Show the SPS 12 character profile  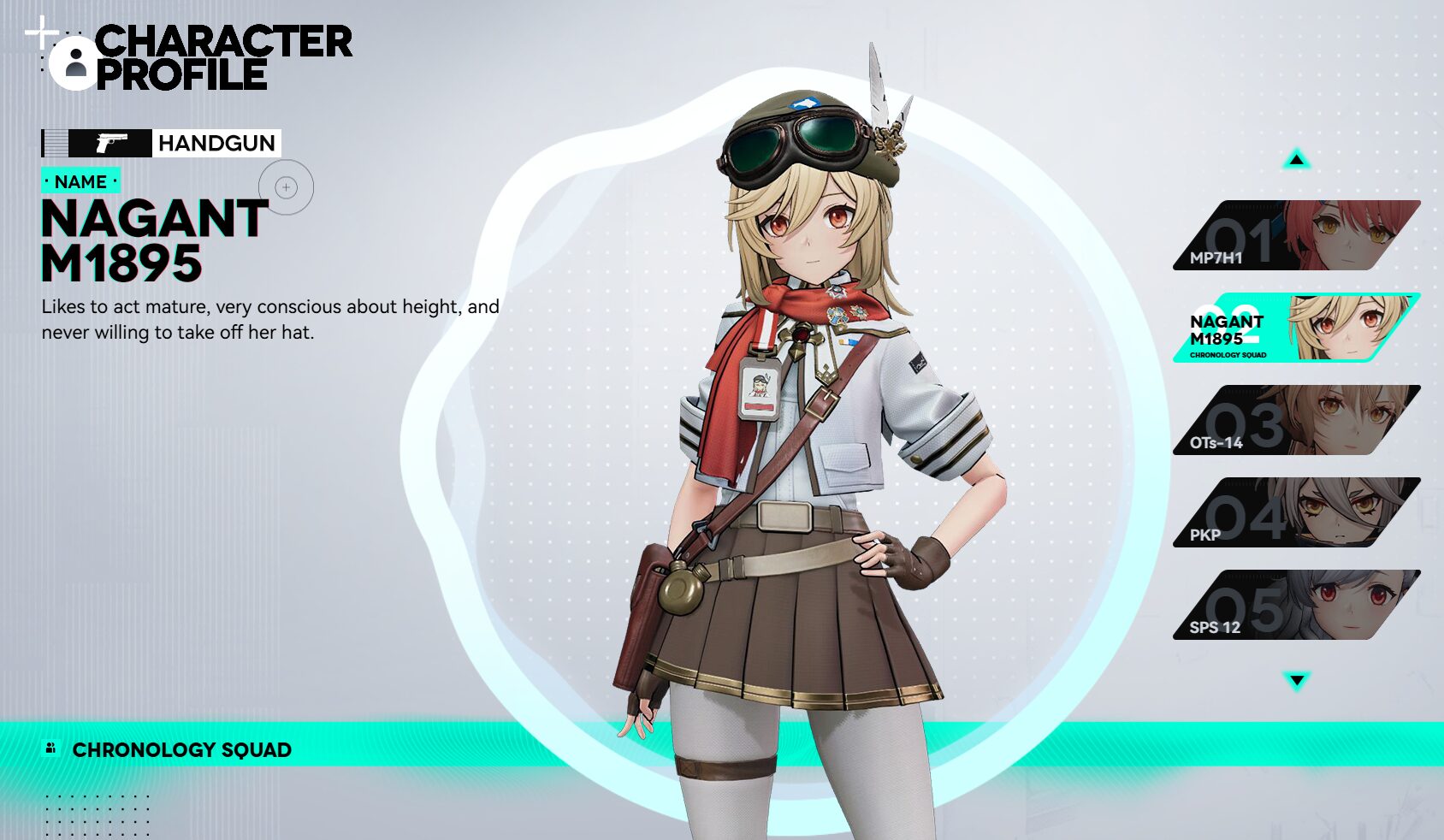(x=1296, y=605)
